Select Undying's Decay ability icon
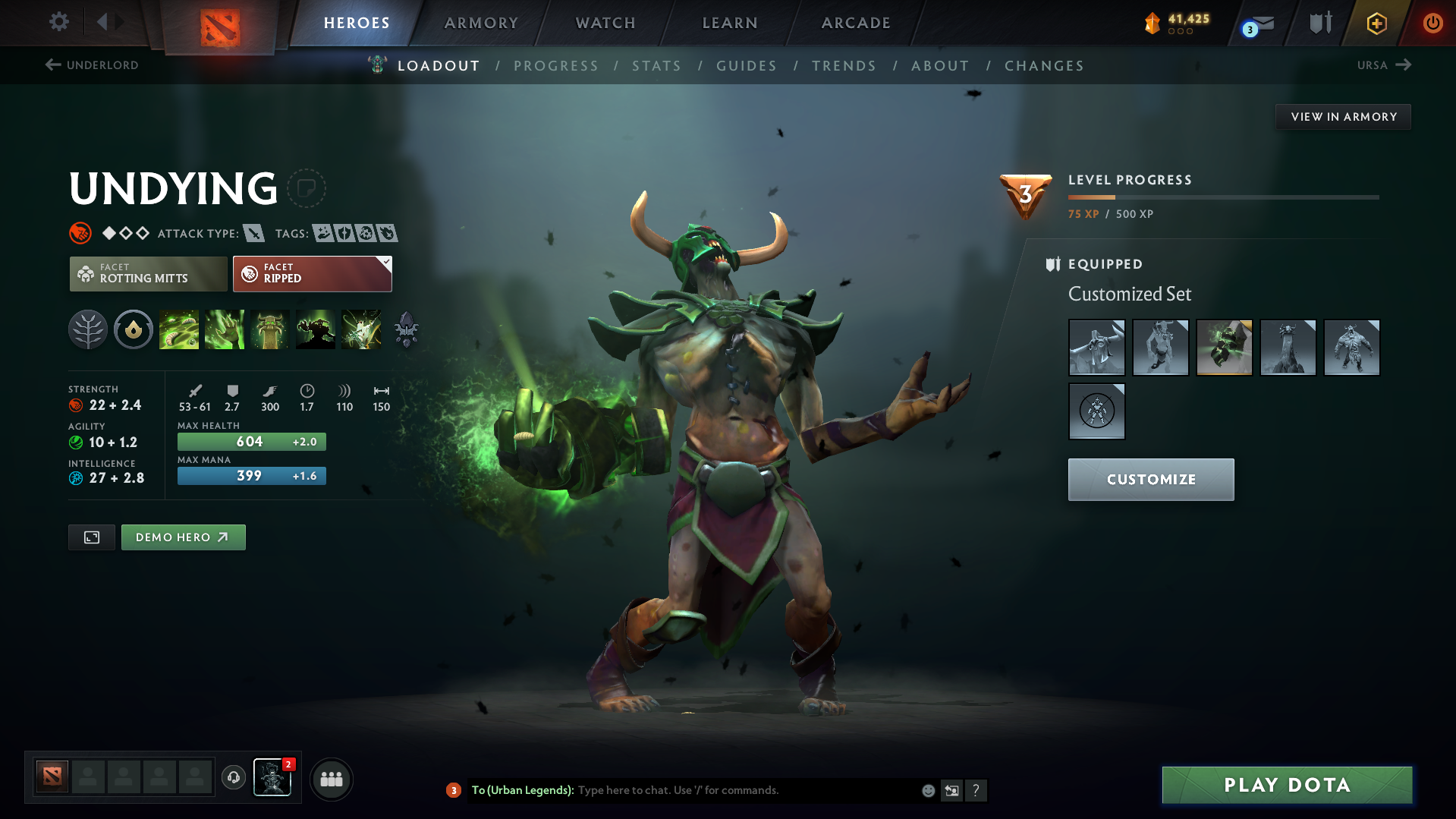Screen dimensions: 1456x819 point(179,329)
